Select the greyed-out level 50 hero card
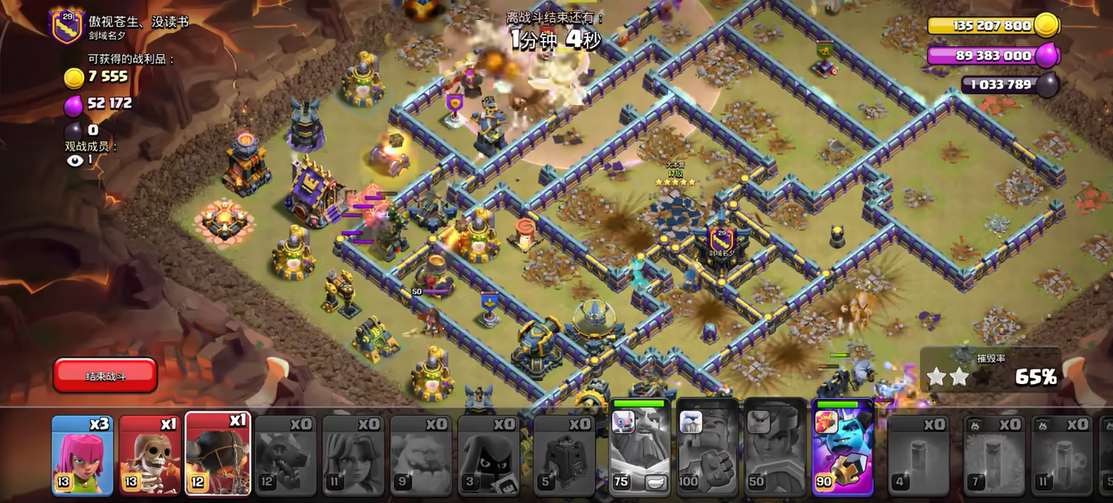Image resolution: width=1113 pixels, height=503 pixels. coord(775,447)
